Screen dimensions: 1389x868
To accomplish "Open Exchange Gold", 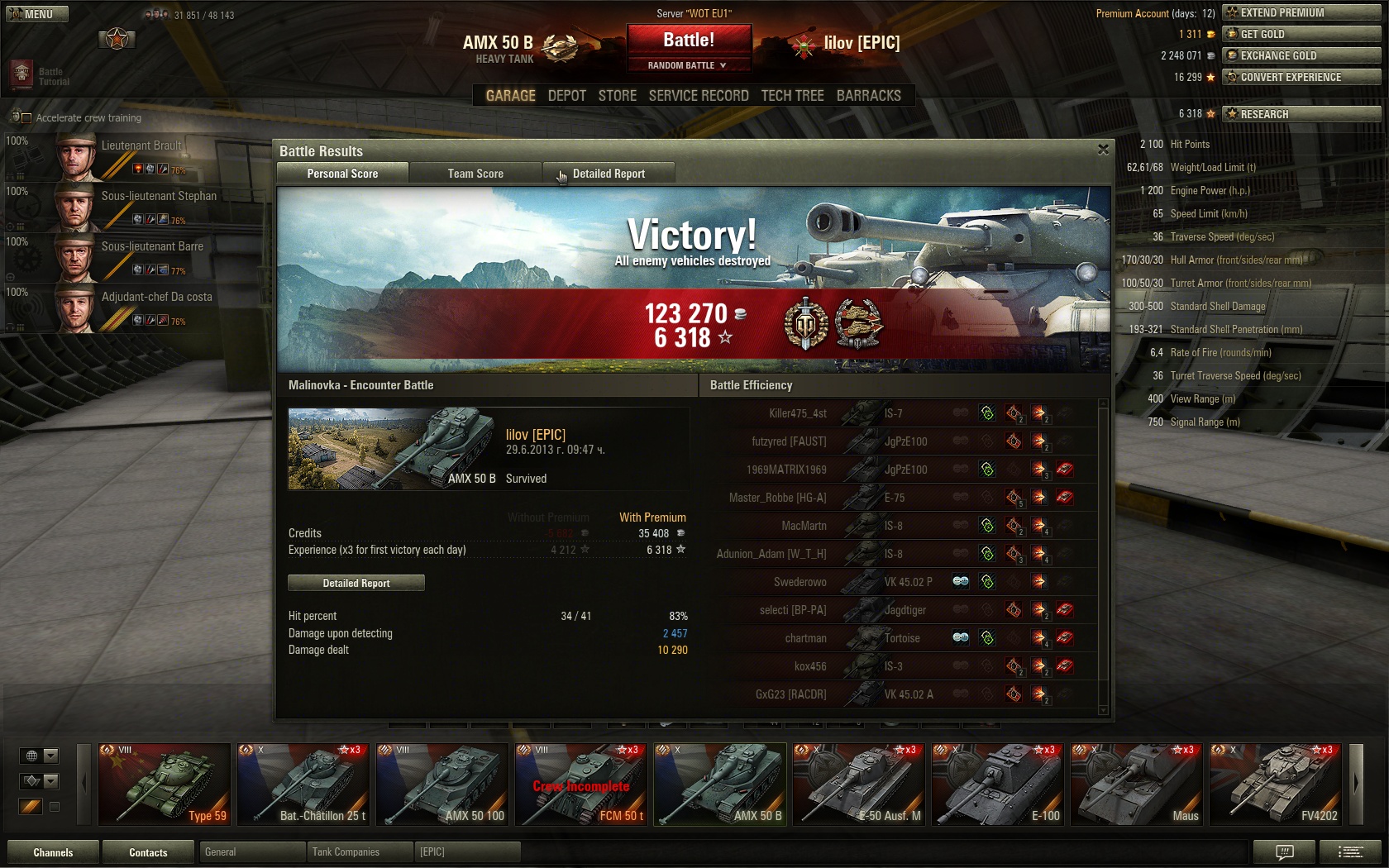I will tap(1301, 55).
